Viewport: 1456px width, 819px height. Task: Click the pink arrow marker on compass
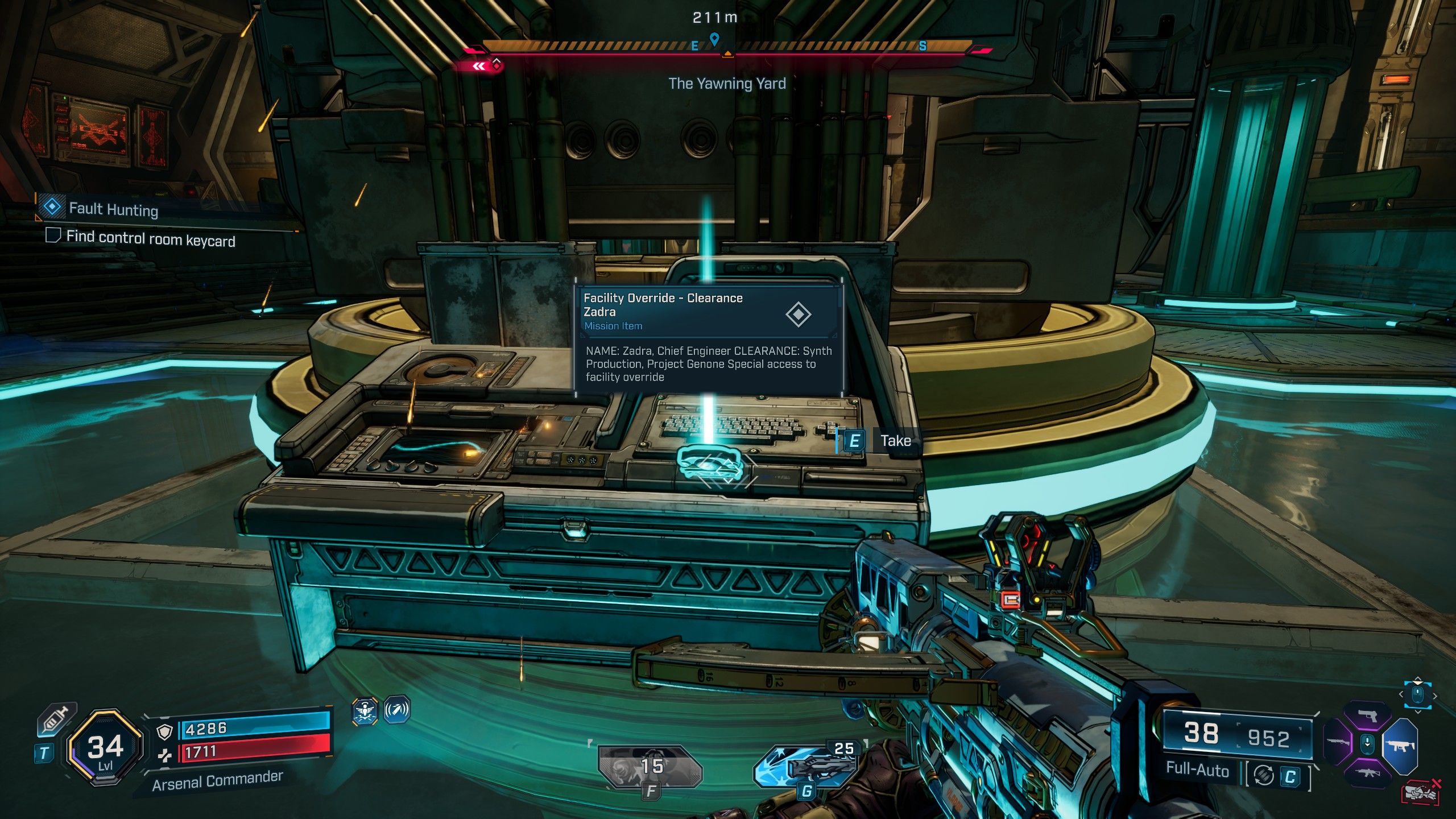(x=479, y=67)
